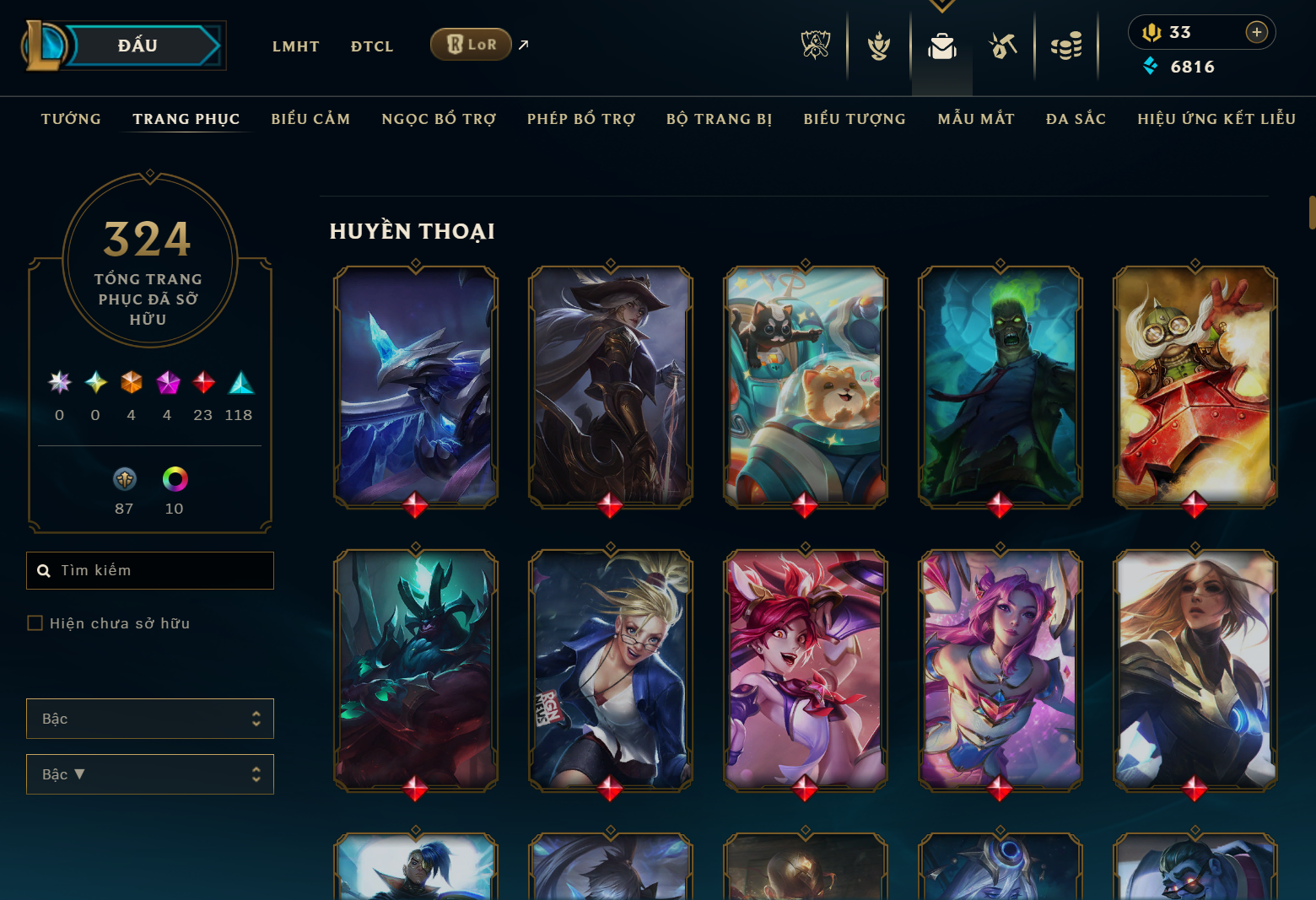The height and width of the screenshot is (900, 1316).
Task: Click the plus button to buy RP
Action: click(1257, 32)
